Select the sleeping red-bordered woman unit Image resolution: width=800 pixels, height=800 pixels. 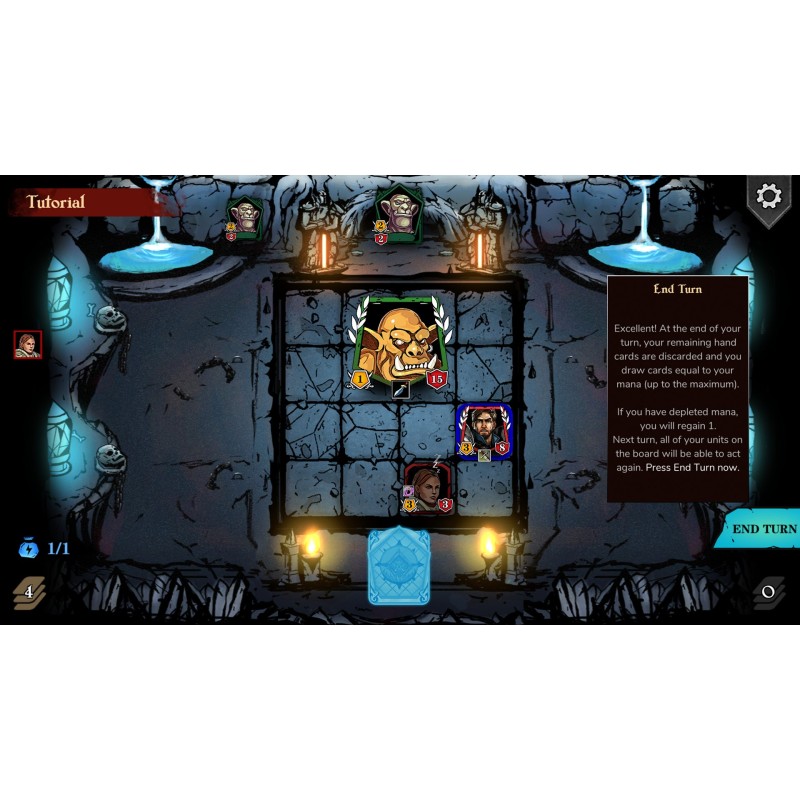(x=427, y=487)
